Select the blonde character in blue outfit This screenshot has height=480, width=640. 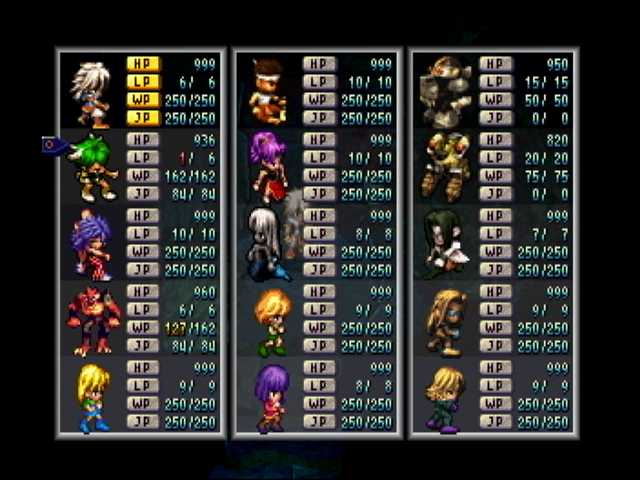(93, 395)
